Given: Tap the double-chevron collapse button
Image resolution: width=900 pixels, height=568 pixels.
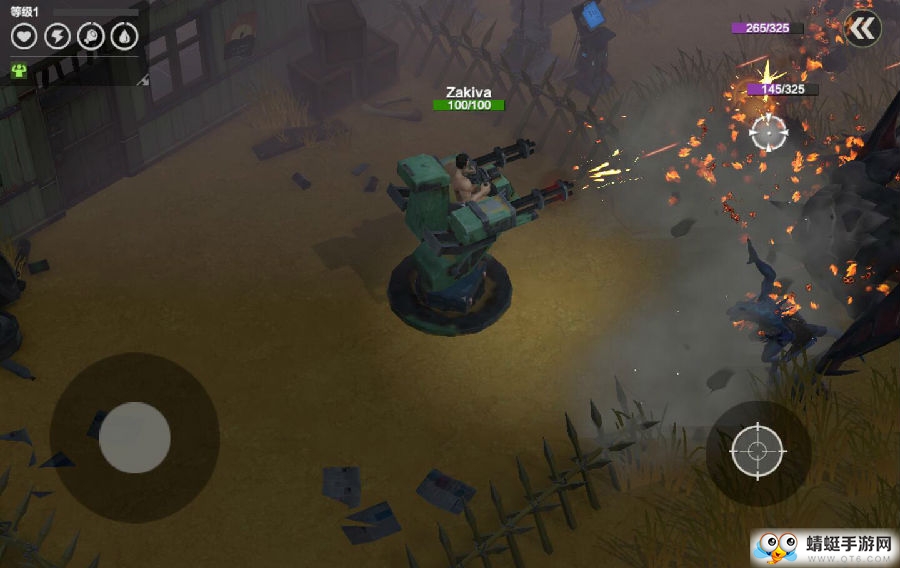Looking at the screenshot, I should (x=861, y=28).
